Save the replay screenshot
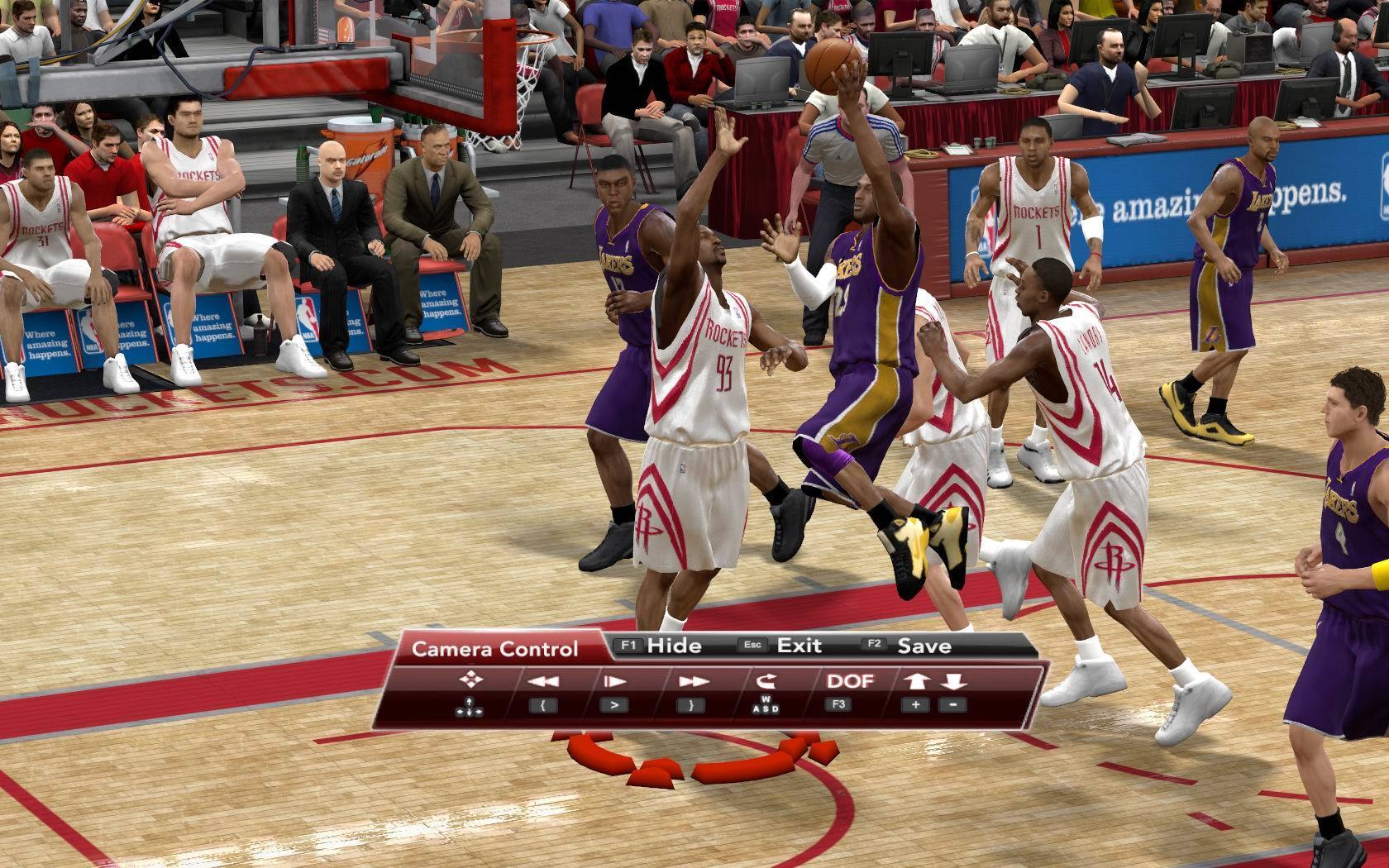This screenshot has width=1389, height=868. point(924,646)
